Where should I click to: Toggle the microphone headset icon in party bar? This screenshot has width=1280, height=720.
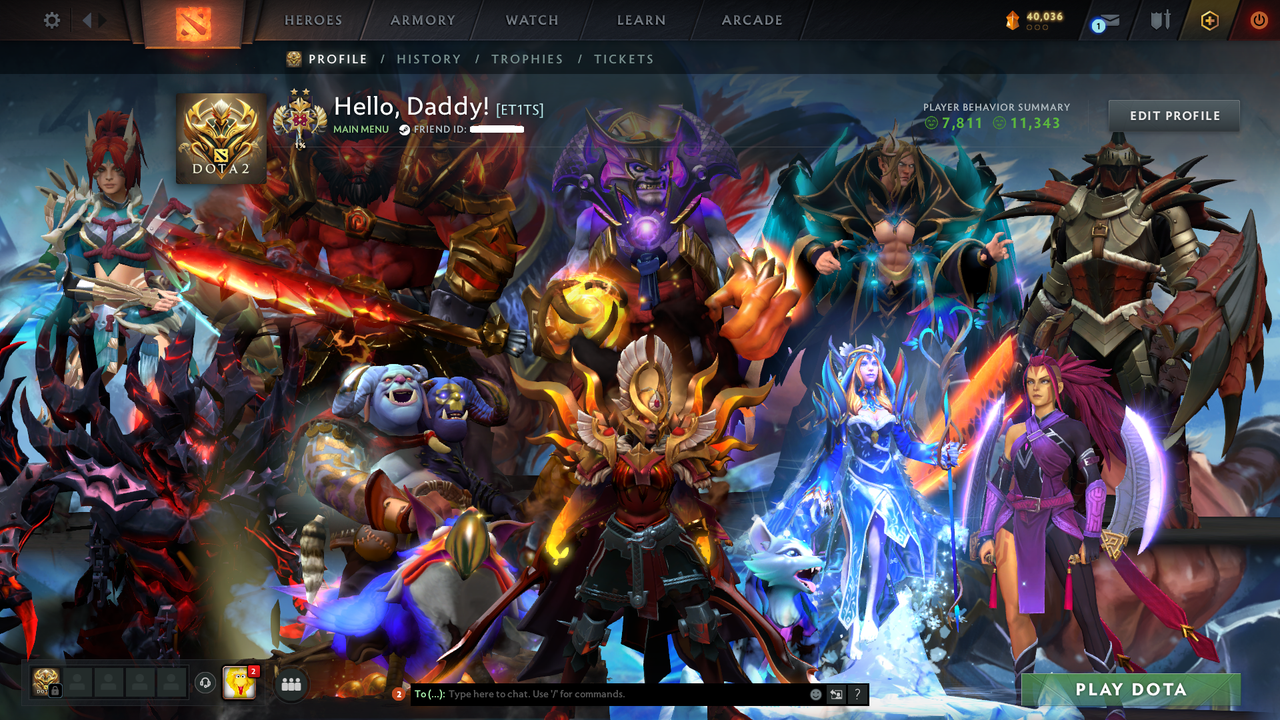pyautogui.click(x=206, y=683)
